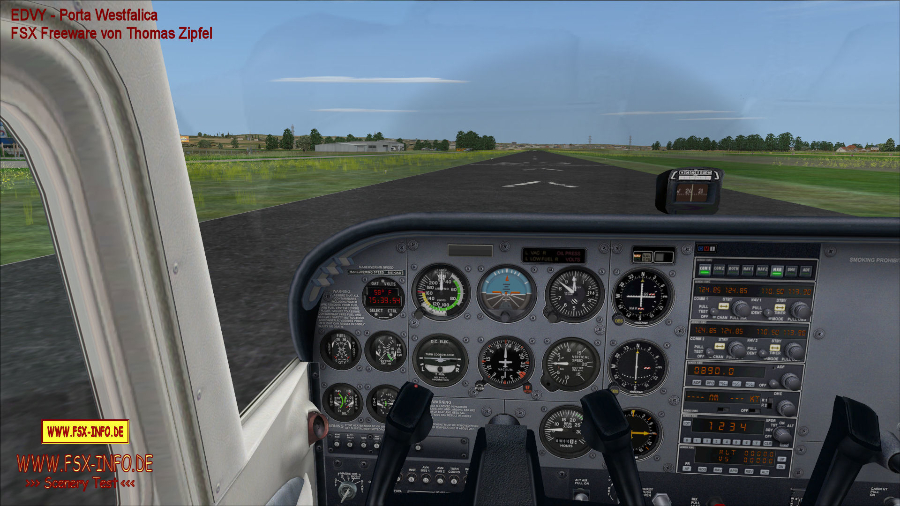Click the ADF radio tuning knob
The image size is (900, 506).
tap(790, 380)
